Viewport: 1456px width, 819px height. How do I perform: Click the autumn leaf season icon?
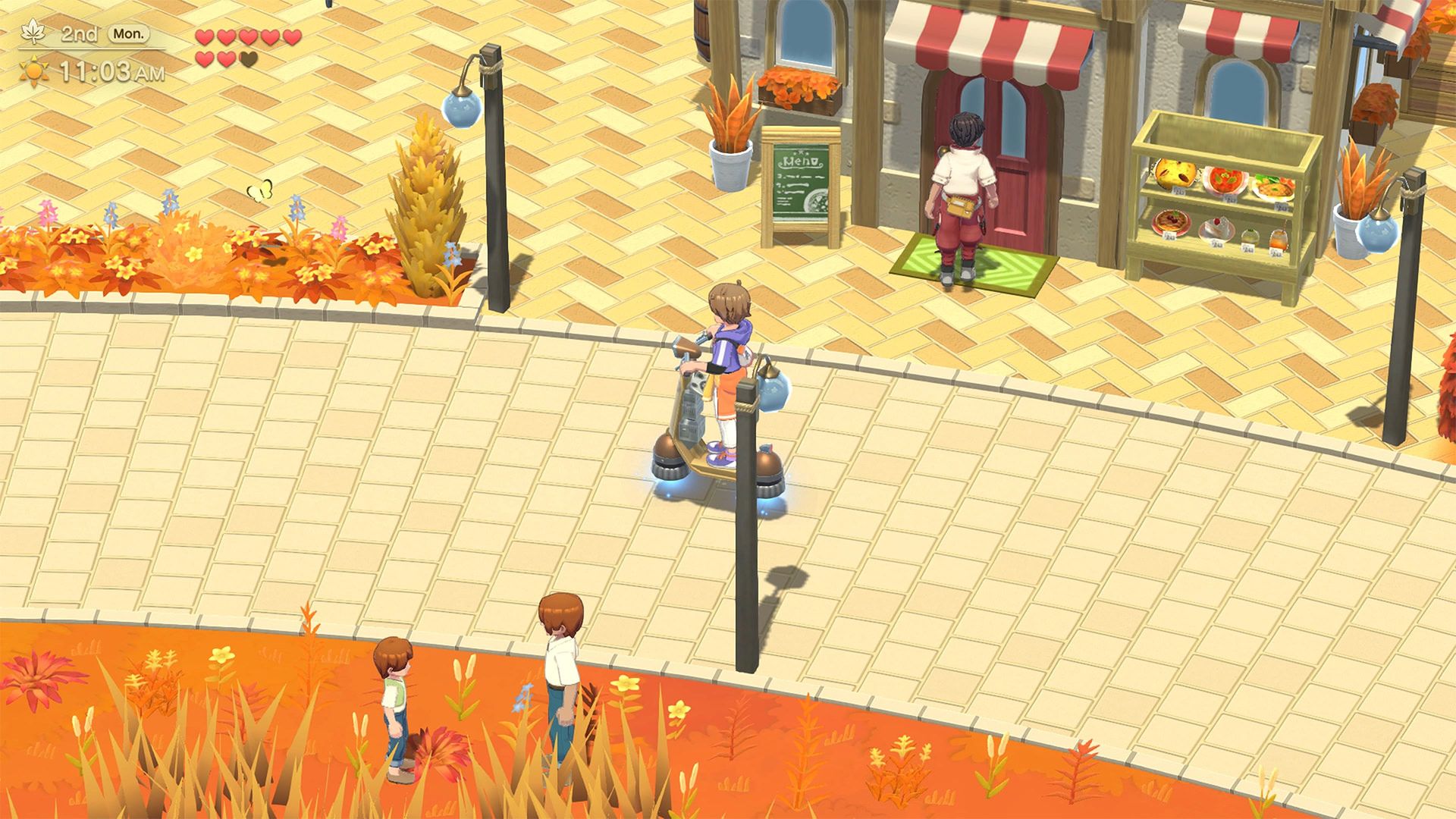33,33
